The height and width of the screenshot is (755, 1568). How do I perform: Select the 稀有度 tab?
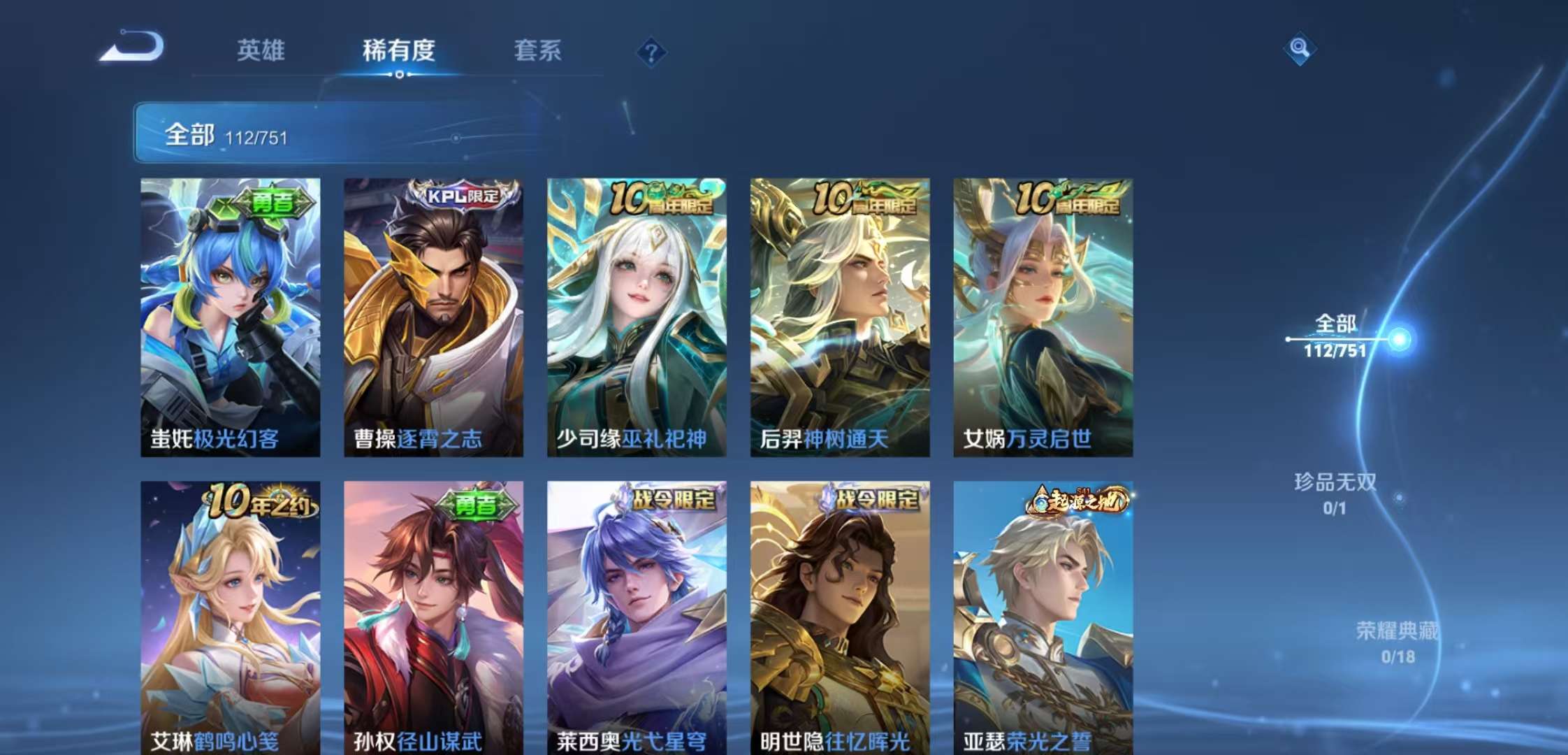point(396,50)
